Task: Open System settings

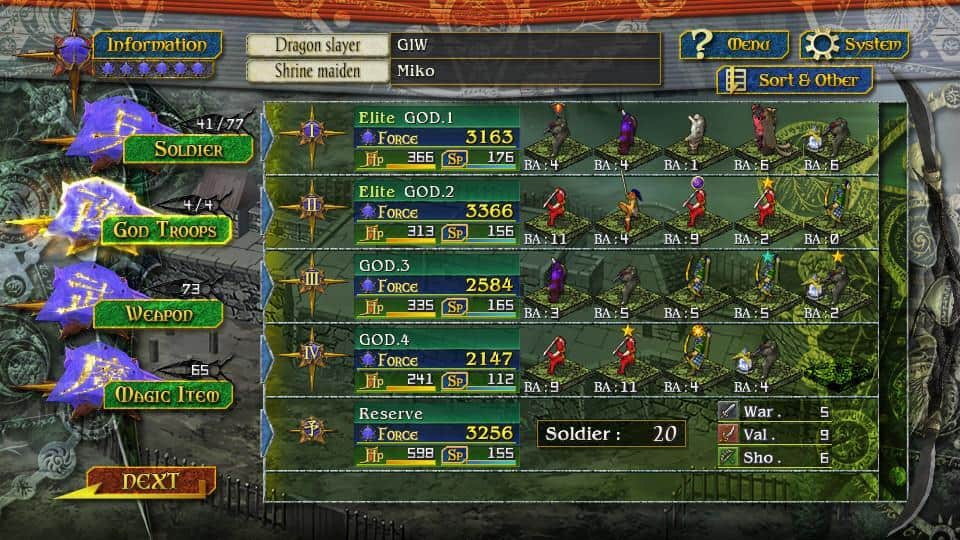Action: pyautogui.click(x=854, y=45)
